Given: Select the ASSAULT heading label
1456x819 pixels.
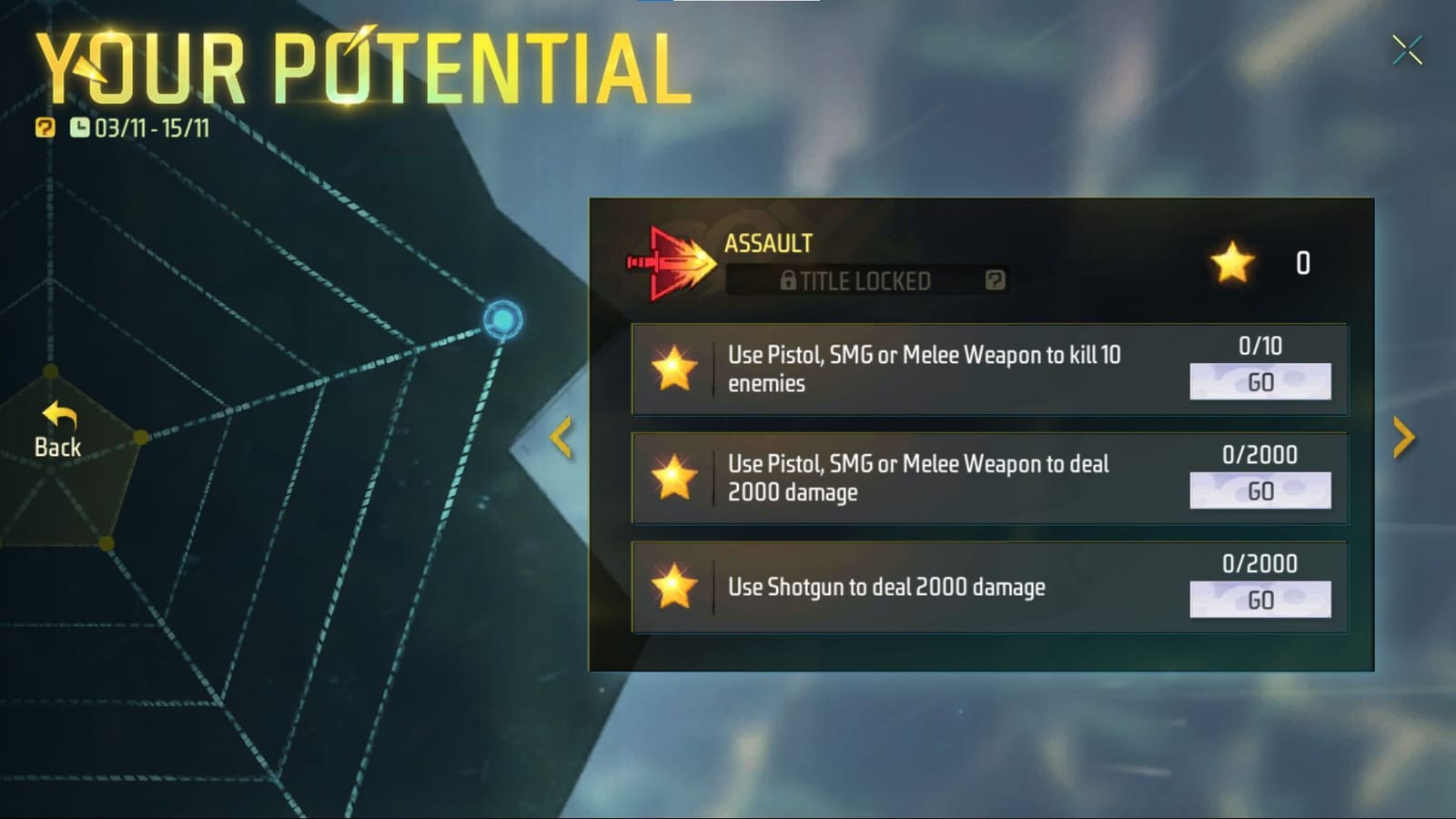Looking at the screenshot, I should click(766, 243).
